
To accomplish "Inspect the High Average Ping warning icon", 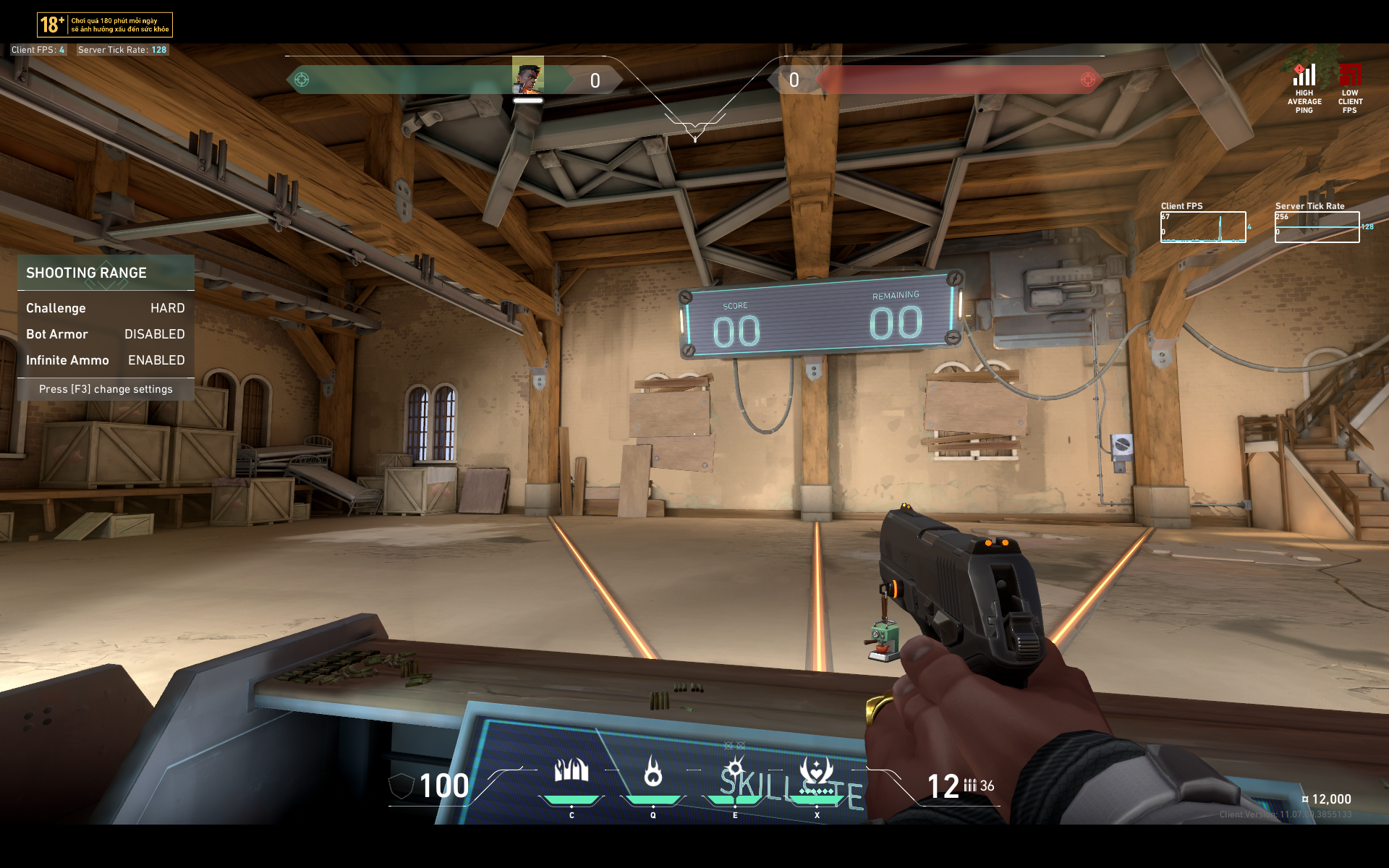I will pyautogui.click(x=1304, y=75).
